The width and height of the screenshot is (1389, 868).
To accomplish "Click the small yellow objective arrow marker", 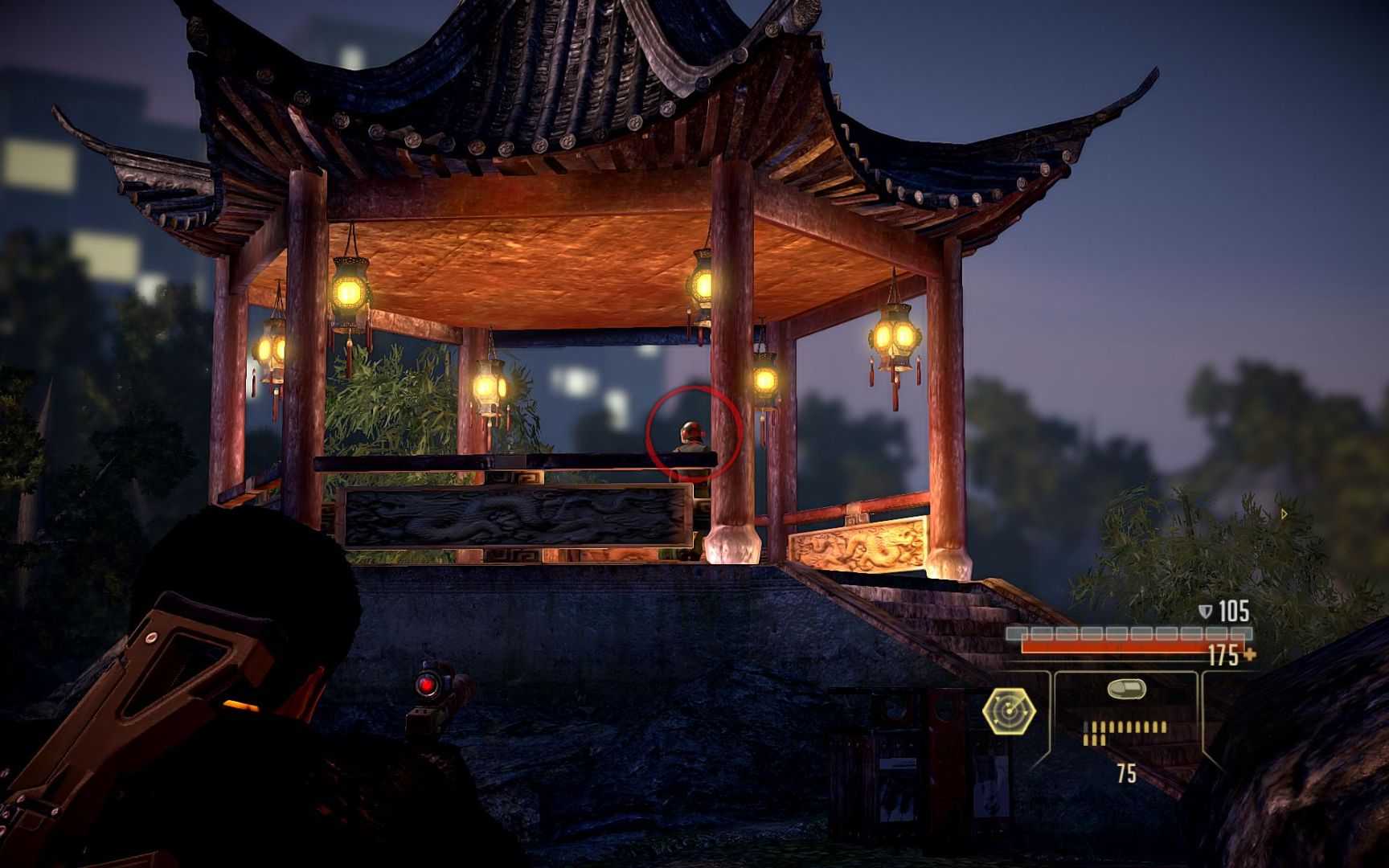I will click(x=1284, y=514).
